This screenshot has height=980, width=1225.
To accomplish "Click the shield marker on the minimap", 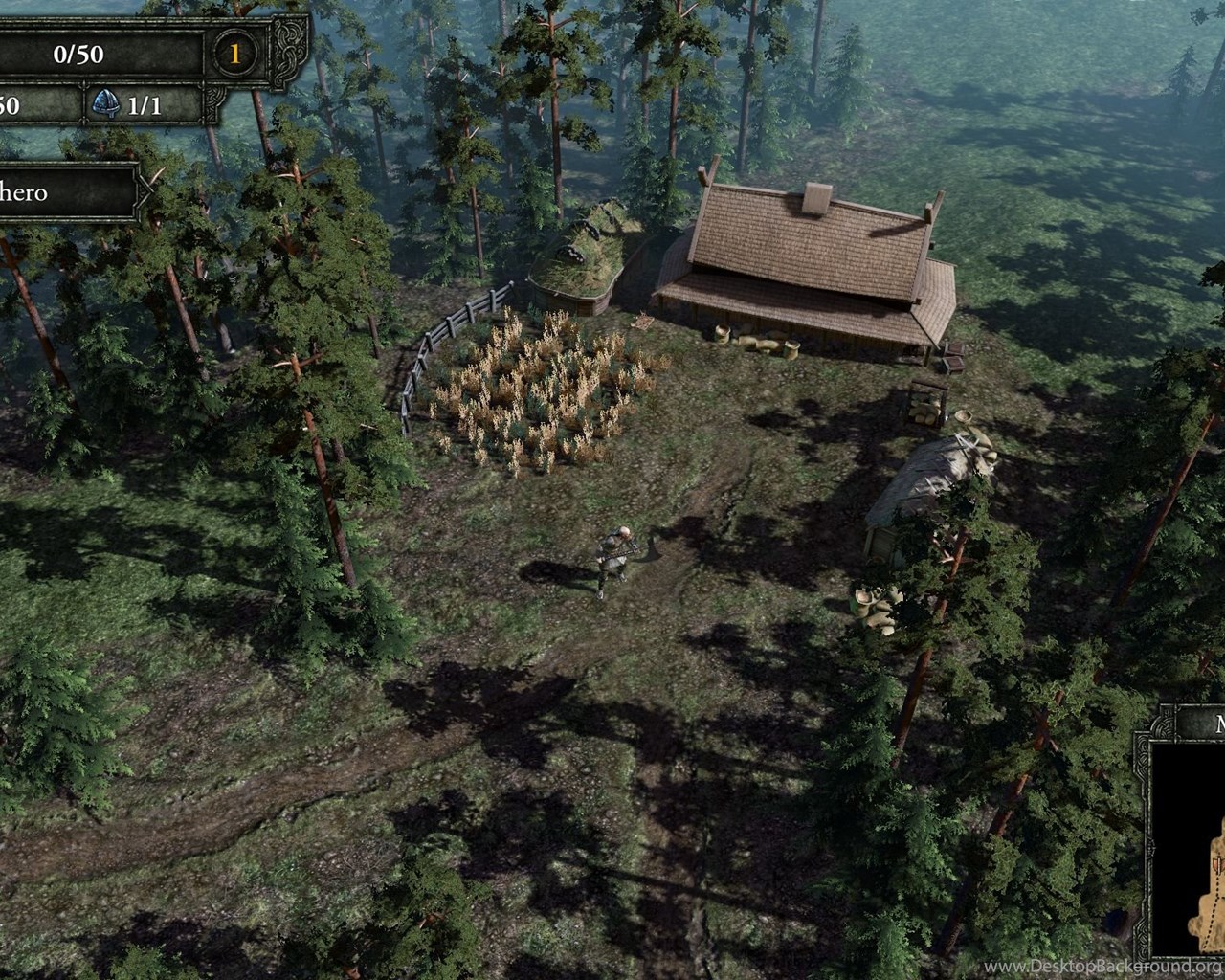I will tap(1217, 865).
